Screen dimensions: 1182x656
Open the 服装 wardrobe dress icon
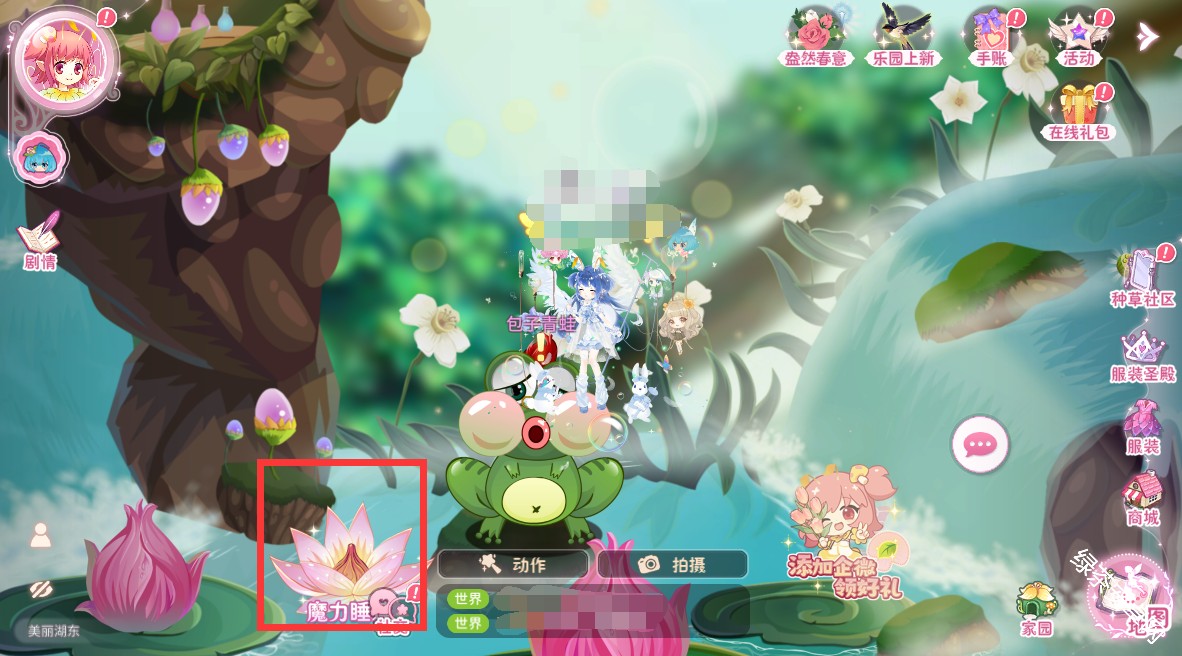(1142, 427)
